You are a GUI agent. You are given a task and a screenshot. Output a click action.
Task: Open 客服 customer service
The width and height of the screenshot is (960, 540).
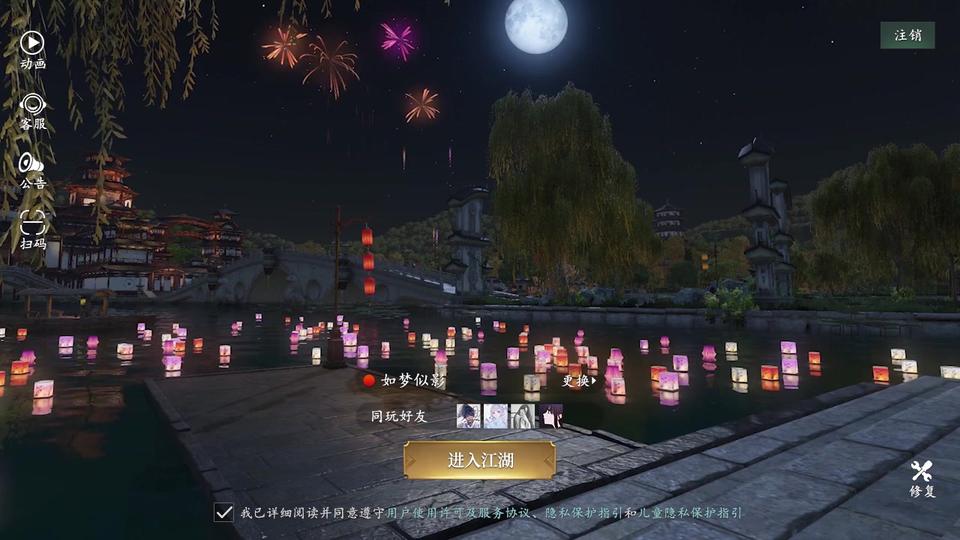click(32, 110)
